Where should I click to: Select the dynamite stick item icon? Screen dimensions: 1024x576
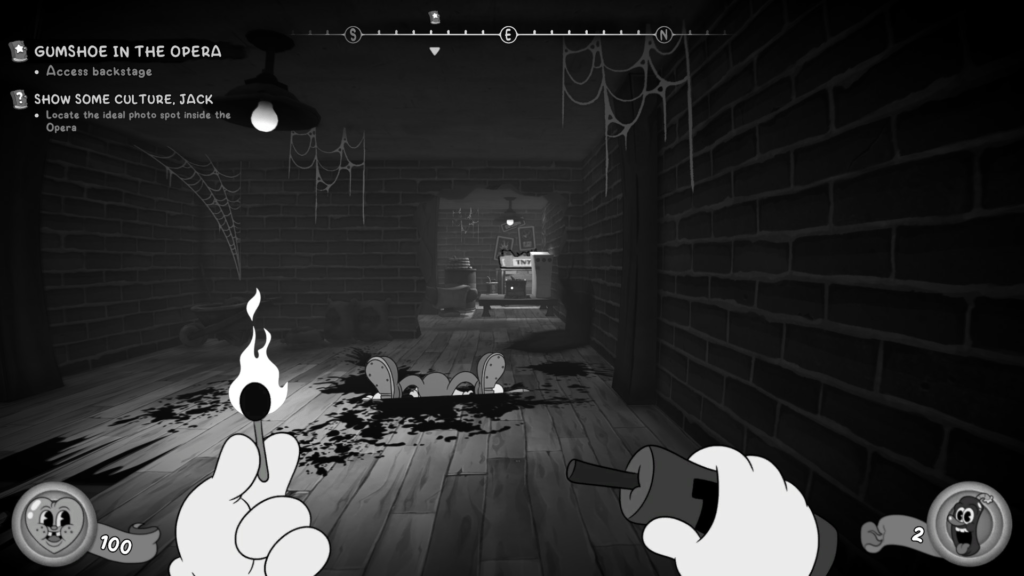[966, 524]
